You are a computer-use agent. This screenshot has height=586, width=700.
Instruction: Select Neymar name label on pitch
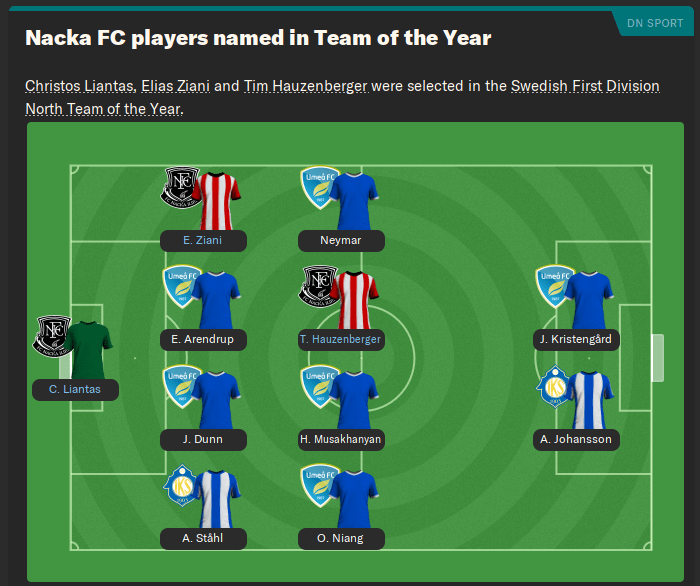(x=341, y=240)
